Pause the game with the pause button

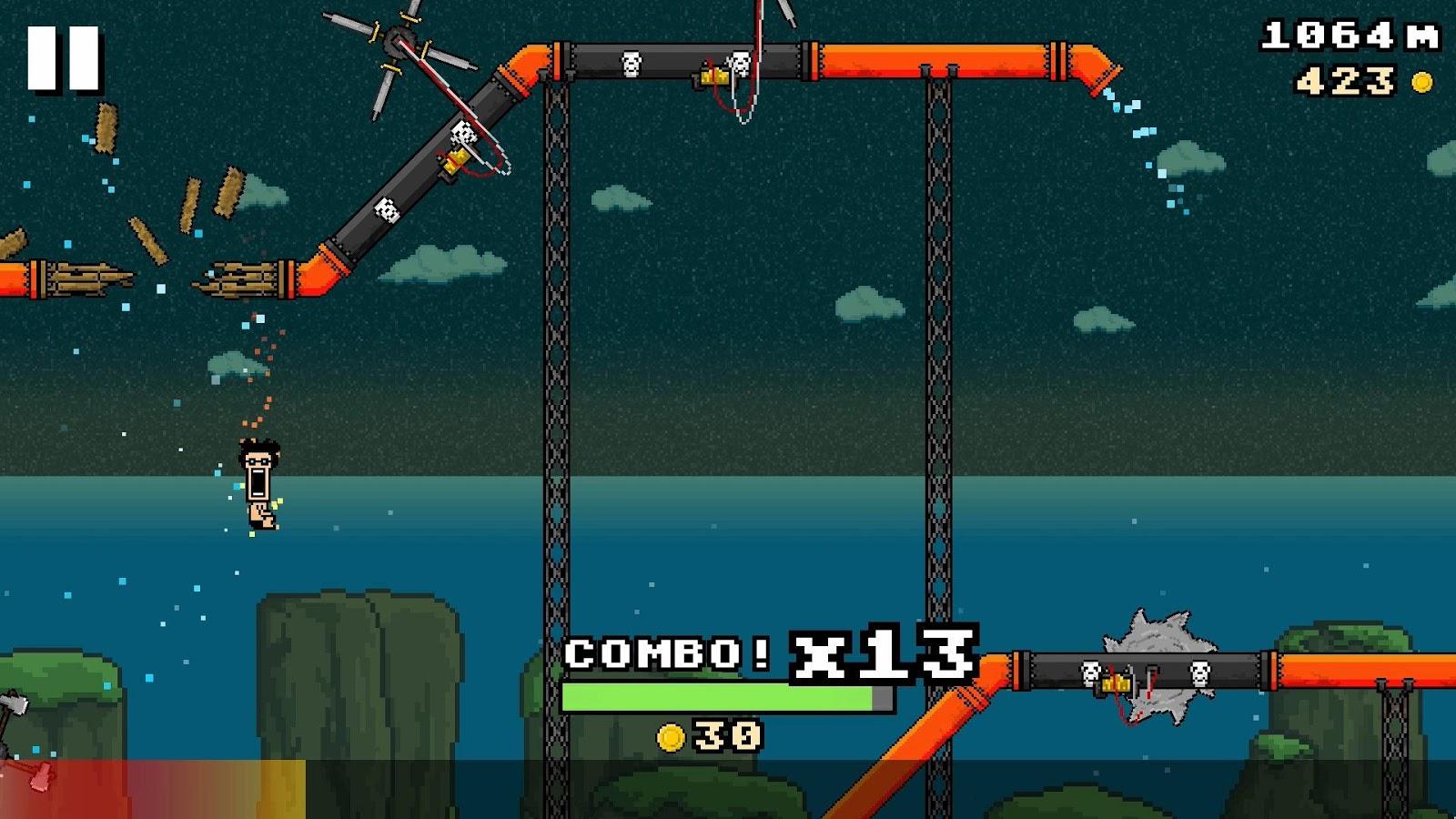click(x=63, y=58)
